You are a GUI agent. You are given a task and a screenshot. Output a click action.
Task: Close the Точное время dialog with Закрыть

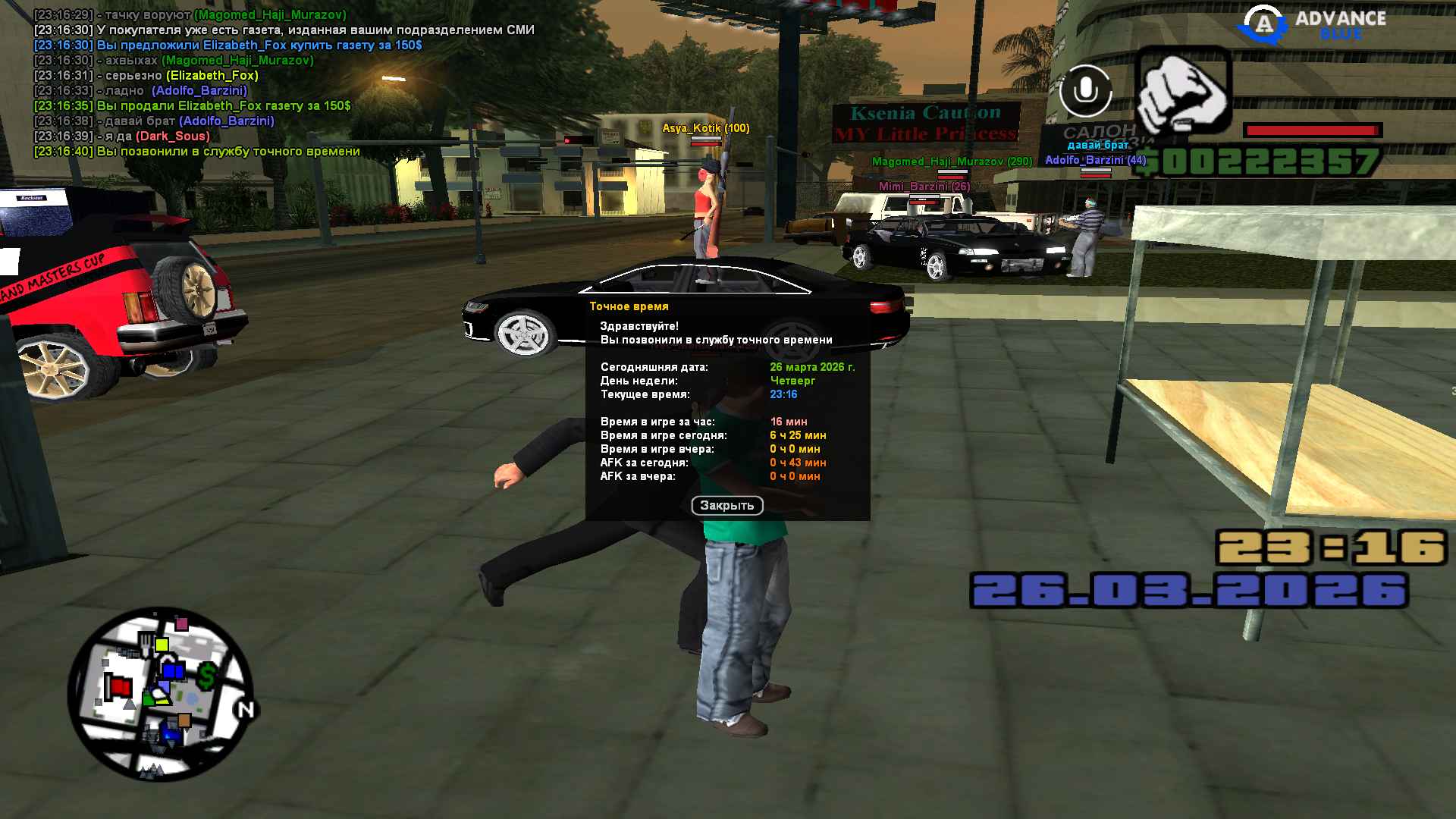point(726,505)
